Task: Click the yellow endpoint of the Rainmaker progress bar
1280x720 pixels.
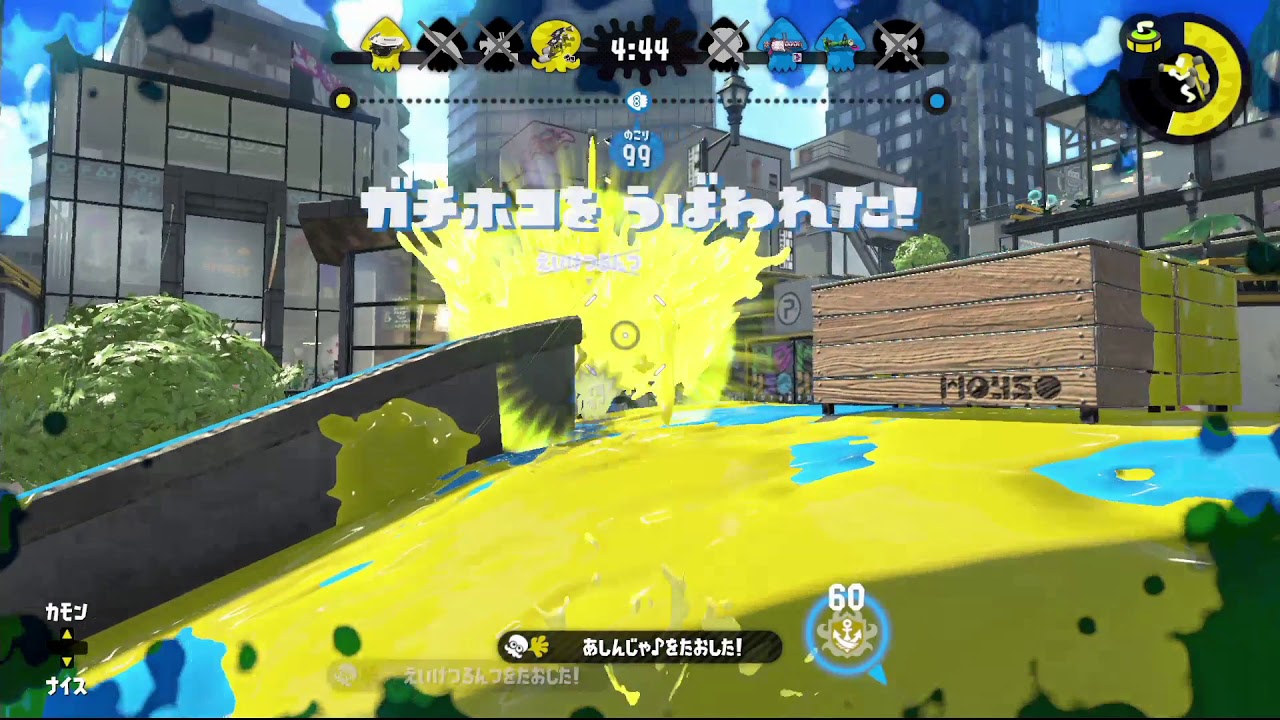Action: click(x=343, y=101)
